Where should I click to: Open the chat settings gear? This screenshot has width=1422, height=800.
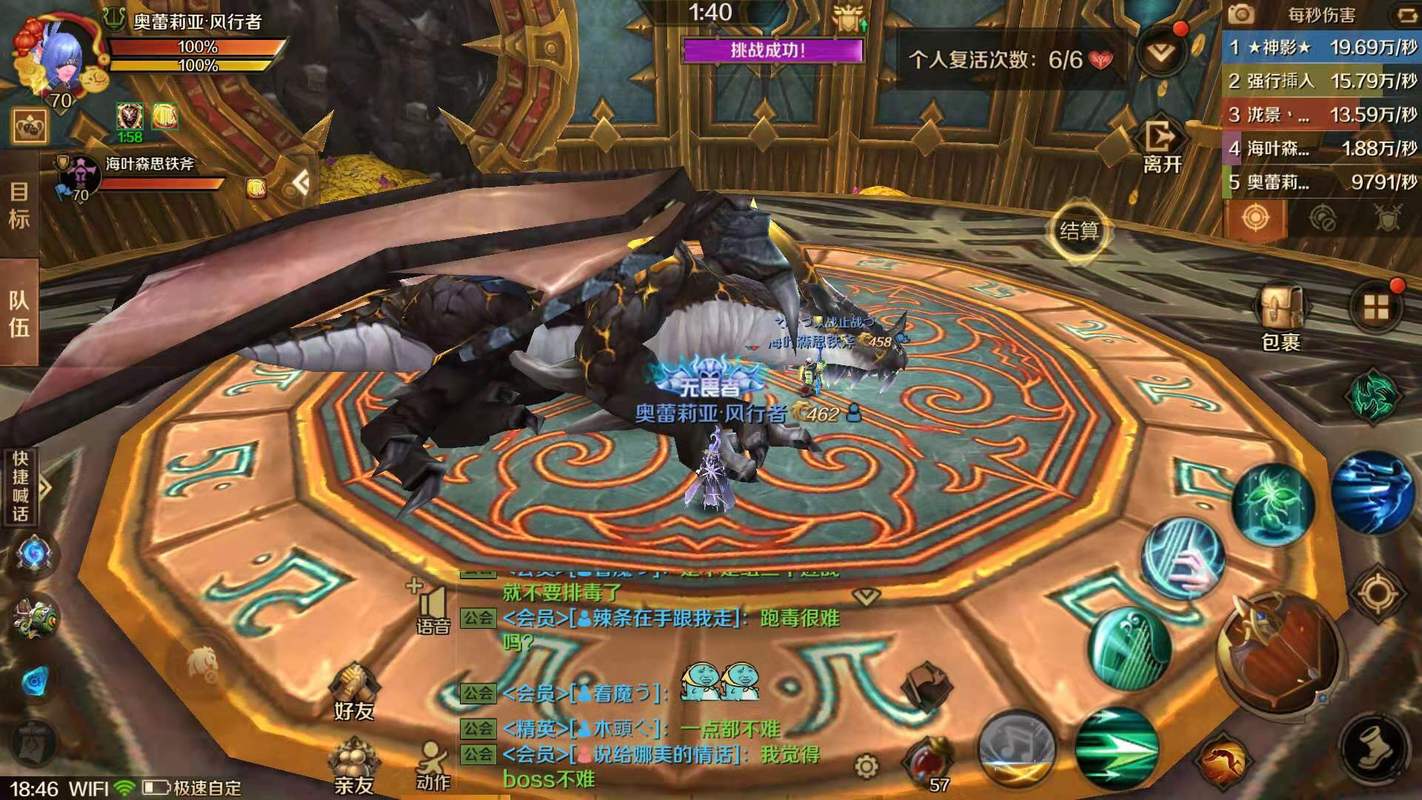click(x=866, y=767)
